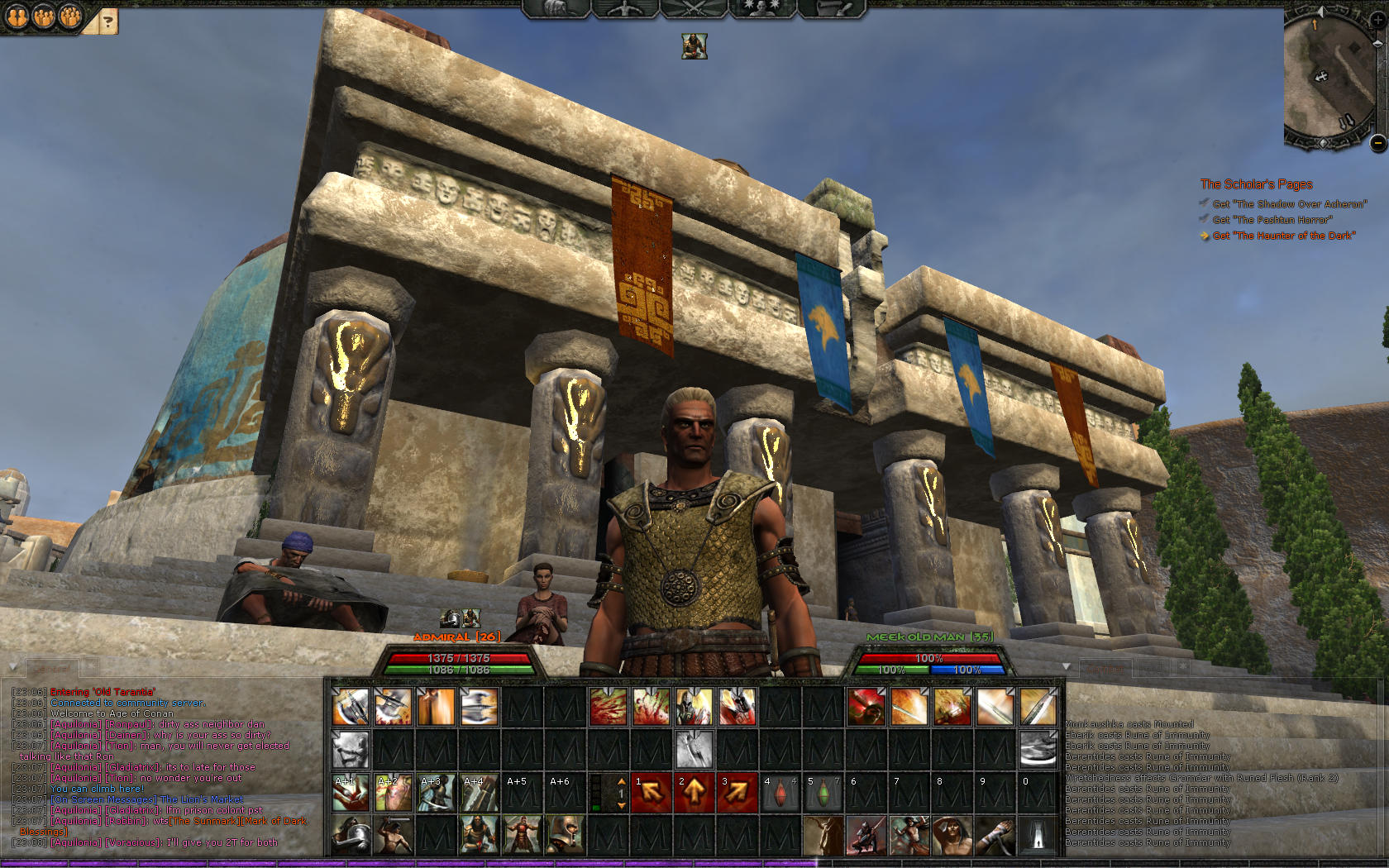The height and width of the screenshot is (868, 1389).
Task: Use the red health potion slot
Action: 780,794
